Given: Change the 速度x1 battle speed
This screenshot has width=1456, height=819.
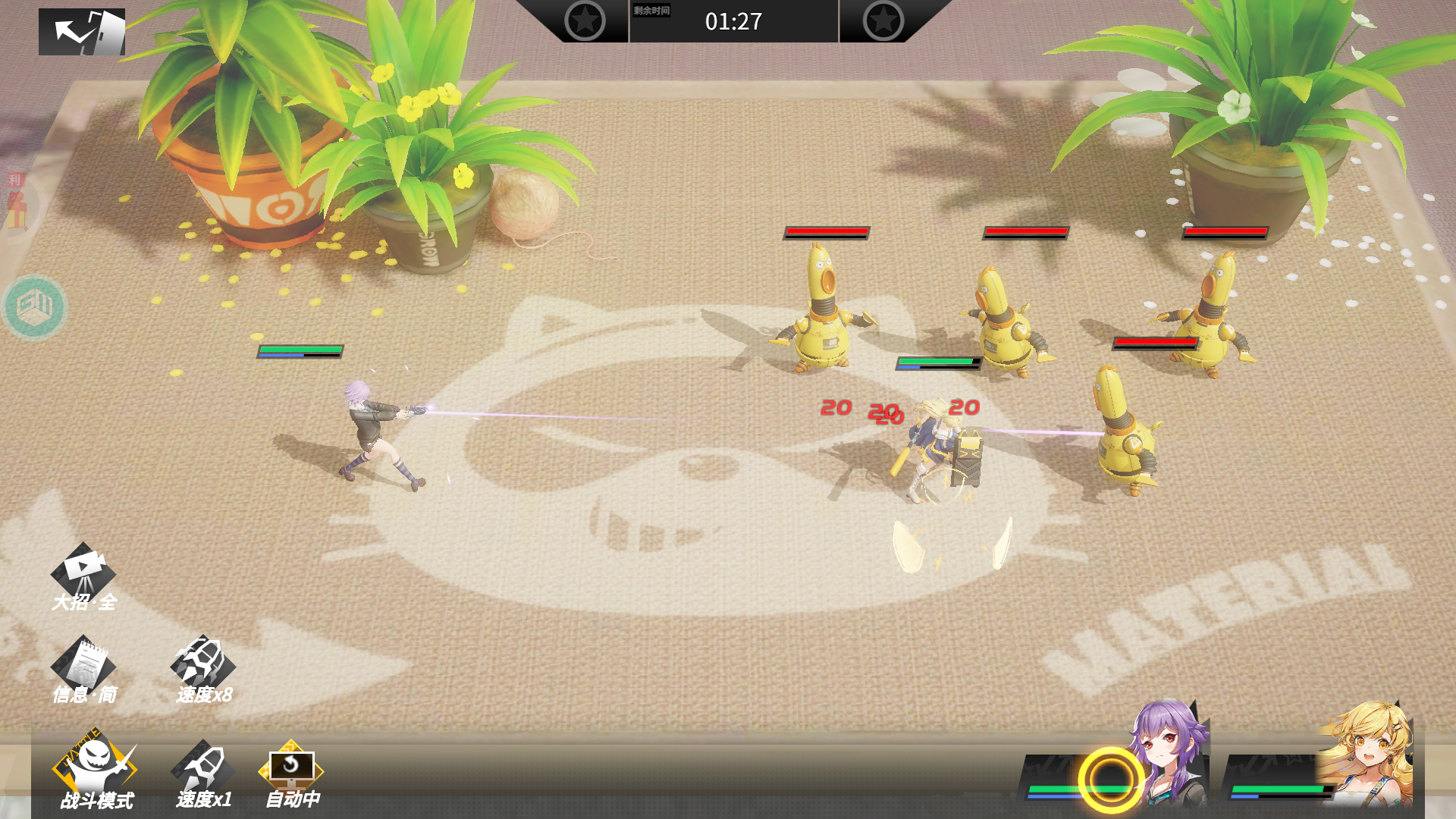Looking at the screenshot, I should [203, 773].
